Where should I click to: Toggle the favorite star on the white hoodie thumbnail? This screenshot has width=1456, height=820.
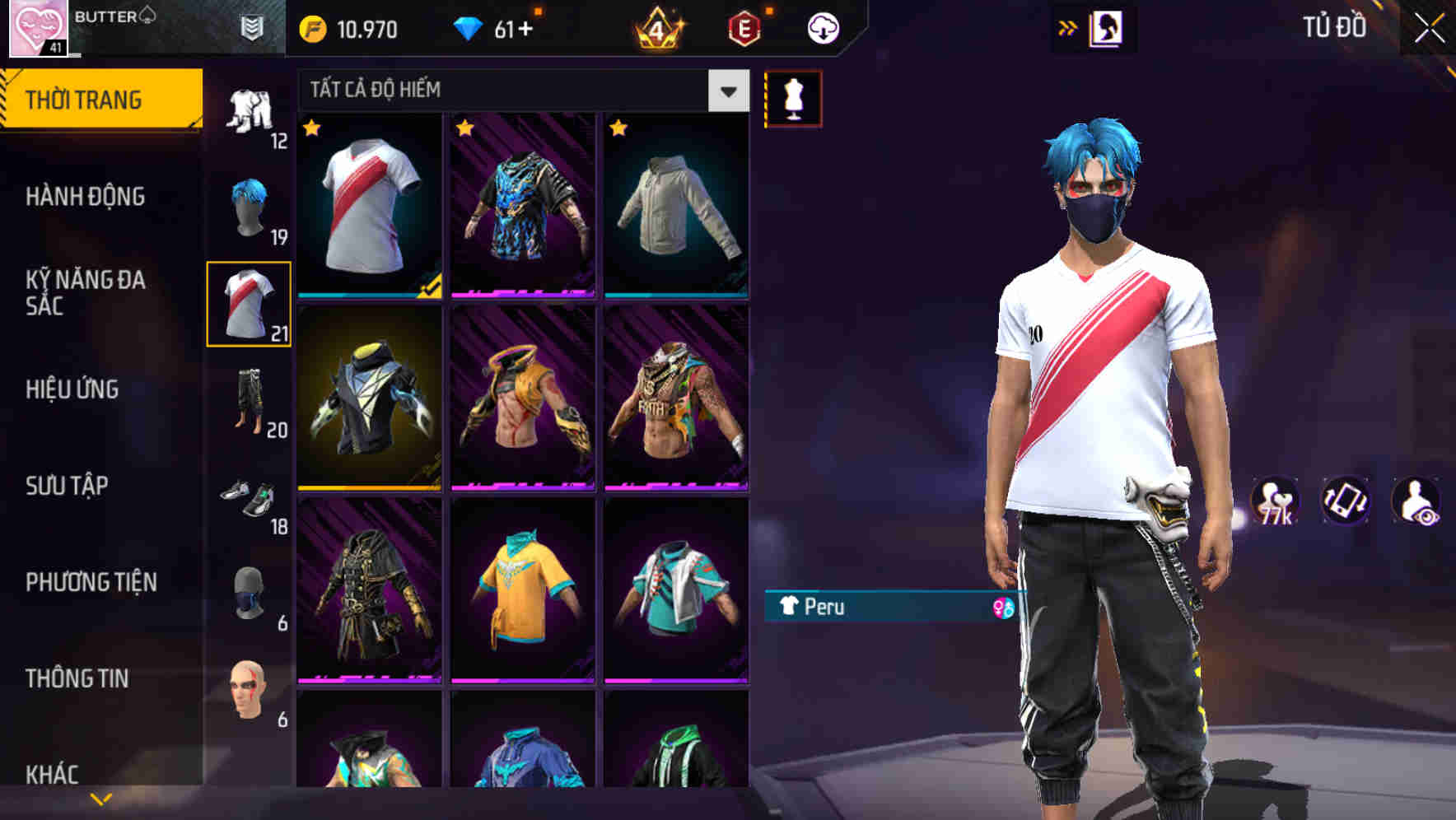tap(618, 129)
